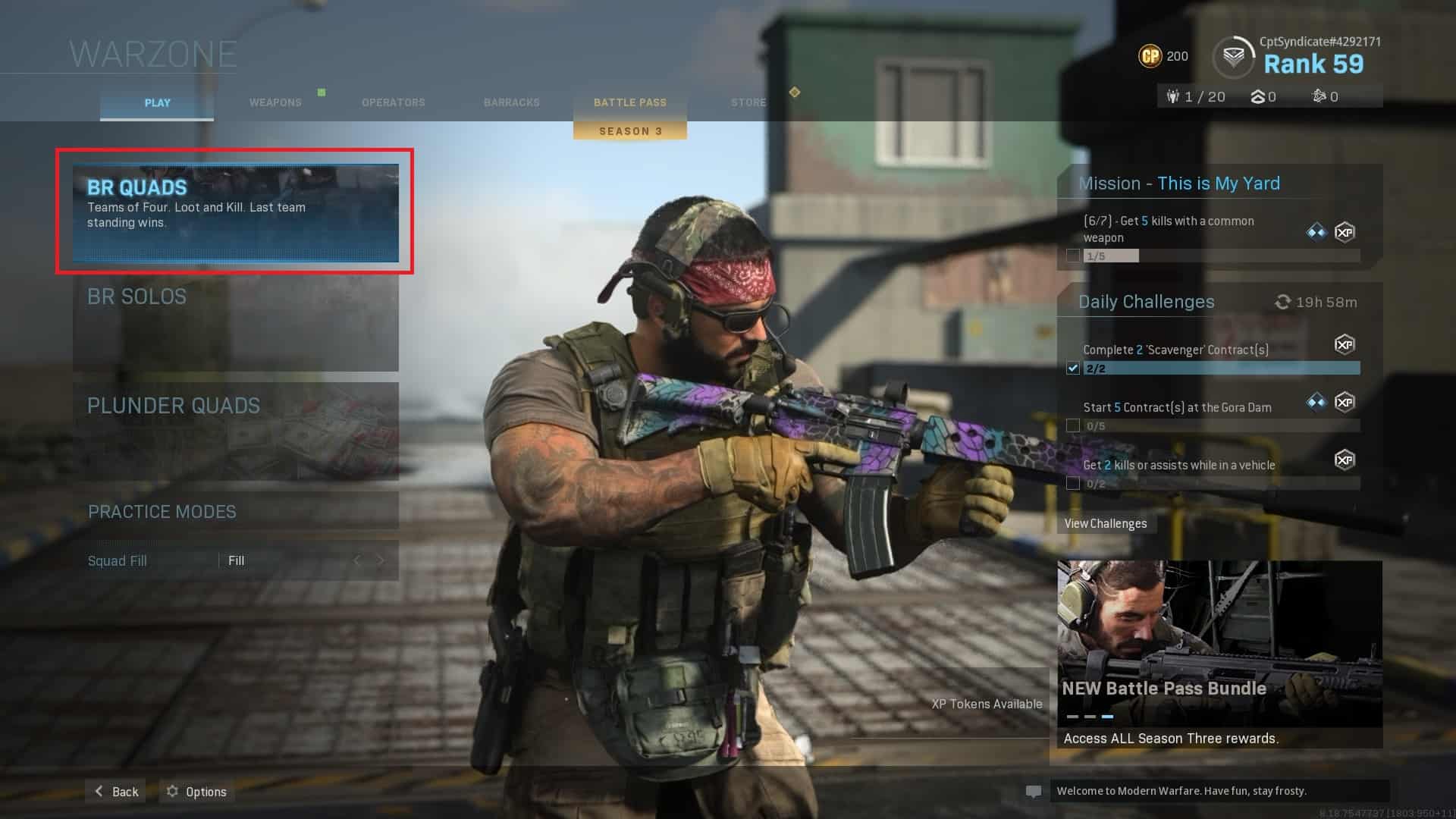Click the View Challenges link
Image resolution: width=1456 pixels, height=819 pixels.
click(1106, 523)
